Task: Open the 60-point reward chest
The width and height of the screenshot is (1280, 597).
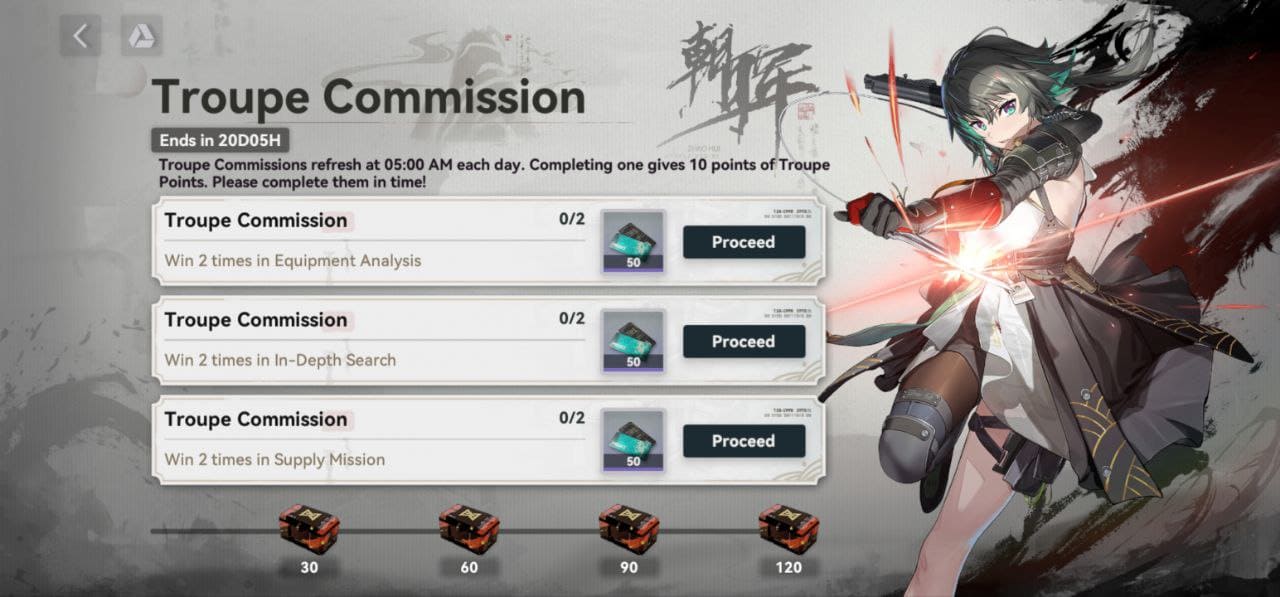Action: pos(469,529)
